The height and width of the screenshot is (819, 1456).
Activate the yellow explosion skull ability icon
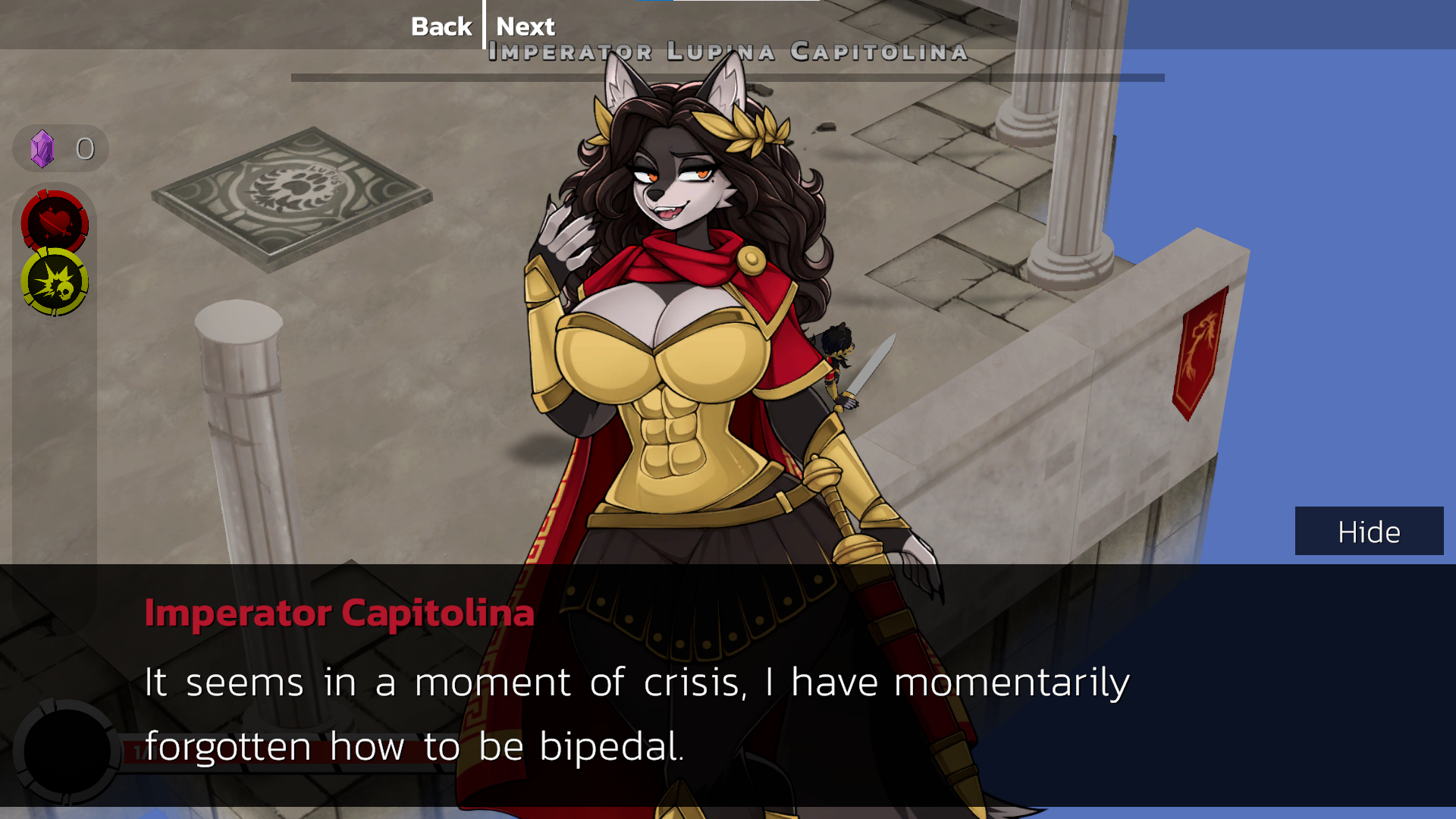[x=55, y=281]
